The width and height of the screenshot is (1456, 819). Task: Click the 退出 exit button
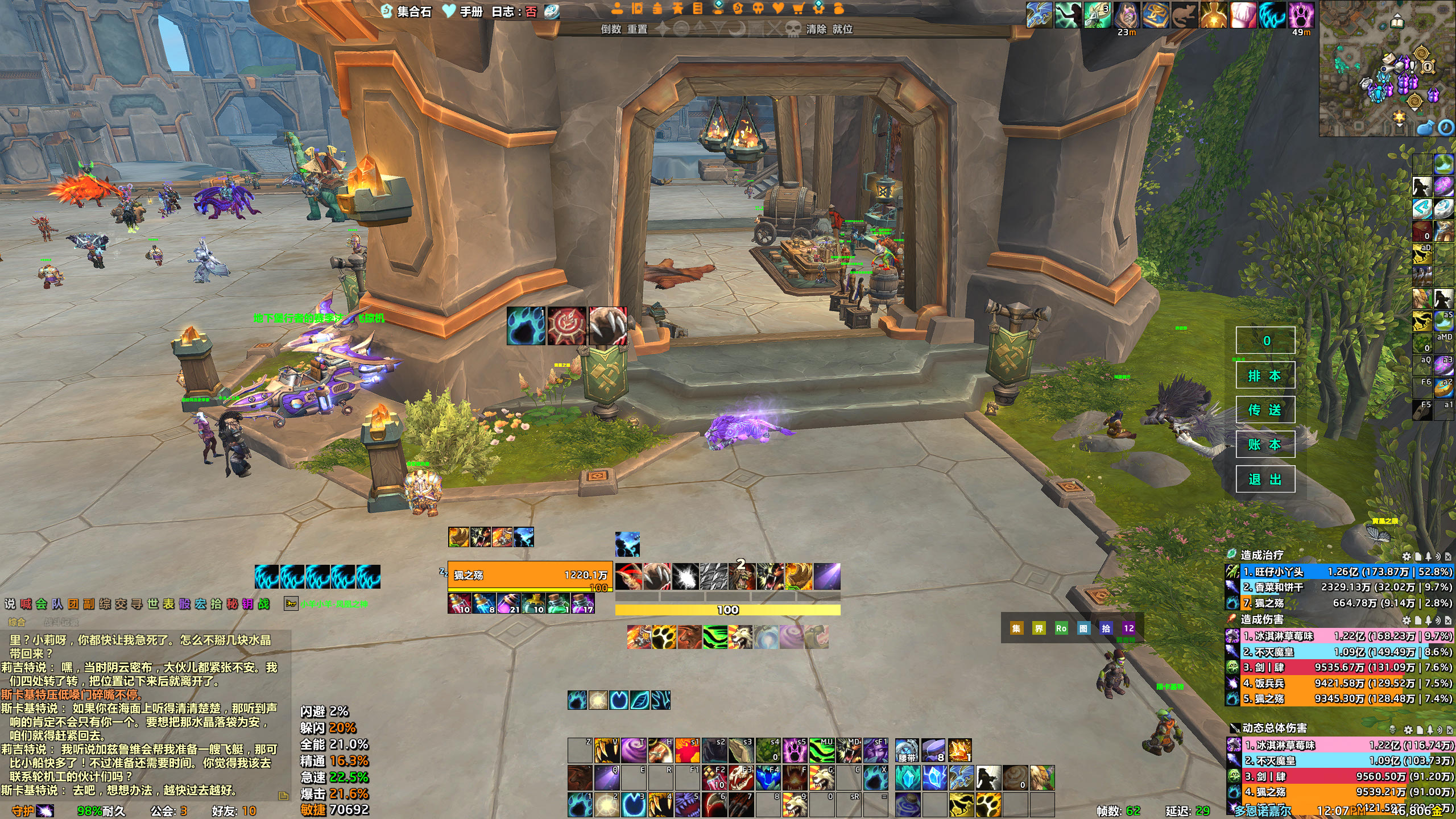(x=1265, y=479)
